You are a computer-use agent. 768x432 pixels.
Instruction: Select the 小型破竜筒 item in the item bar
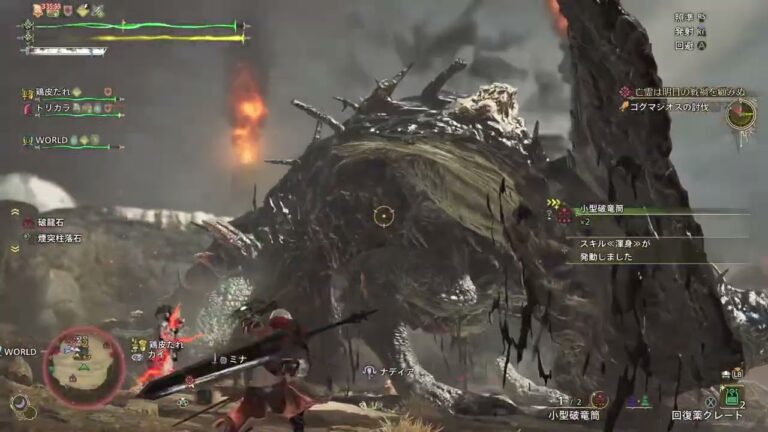(x=599, y=400)
